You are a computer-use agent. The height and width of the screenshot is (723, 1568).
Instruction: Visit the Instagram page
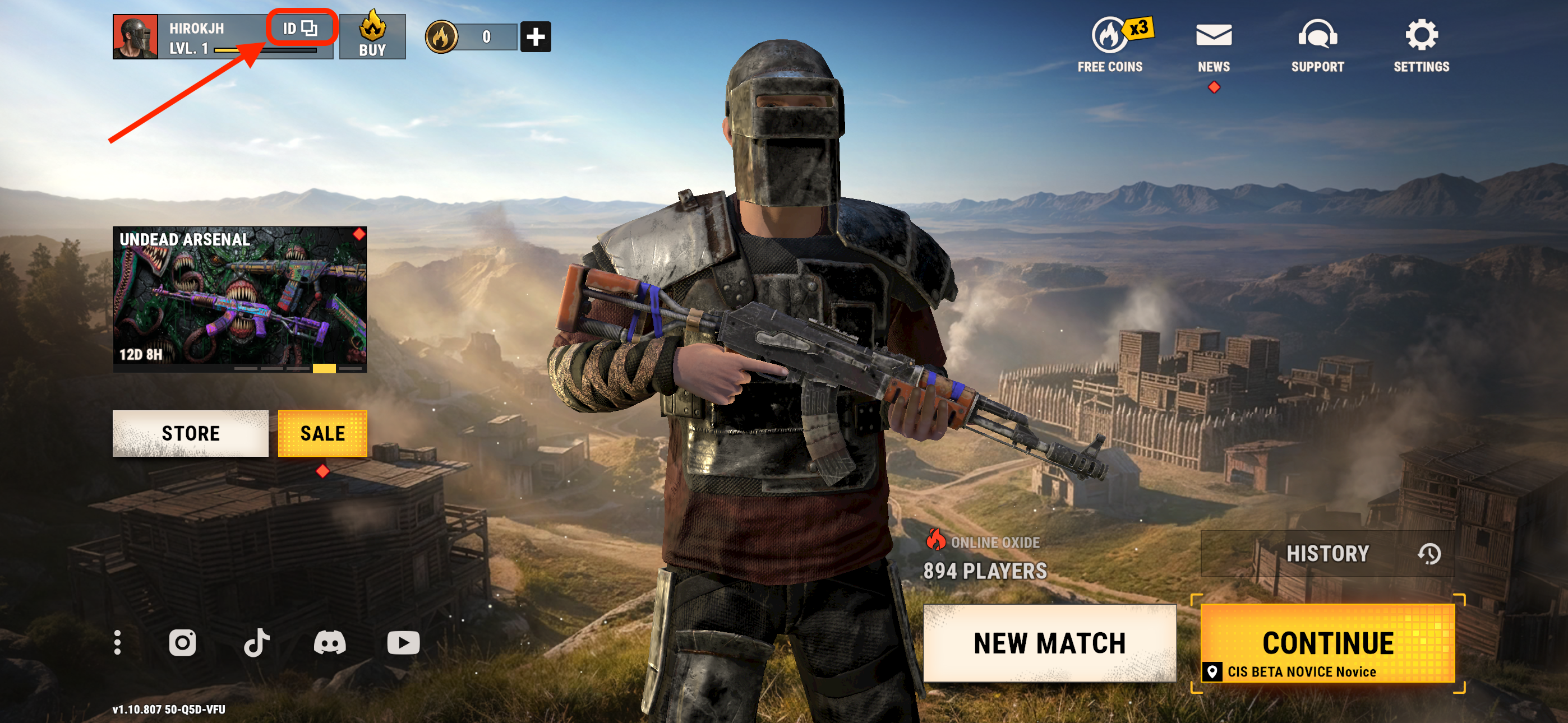182,643
